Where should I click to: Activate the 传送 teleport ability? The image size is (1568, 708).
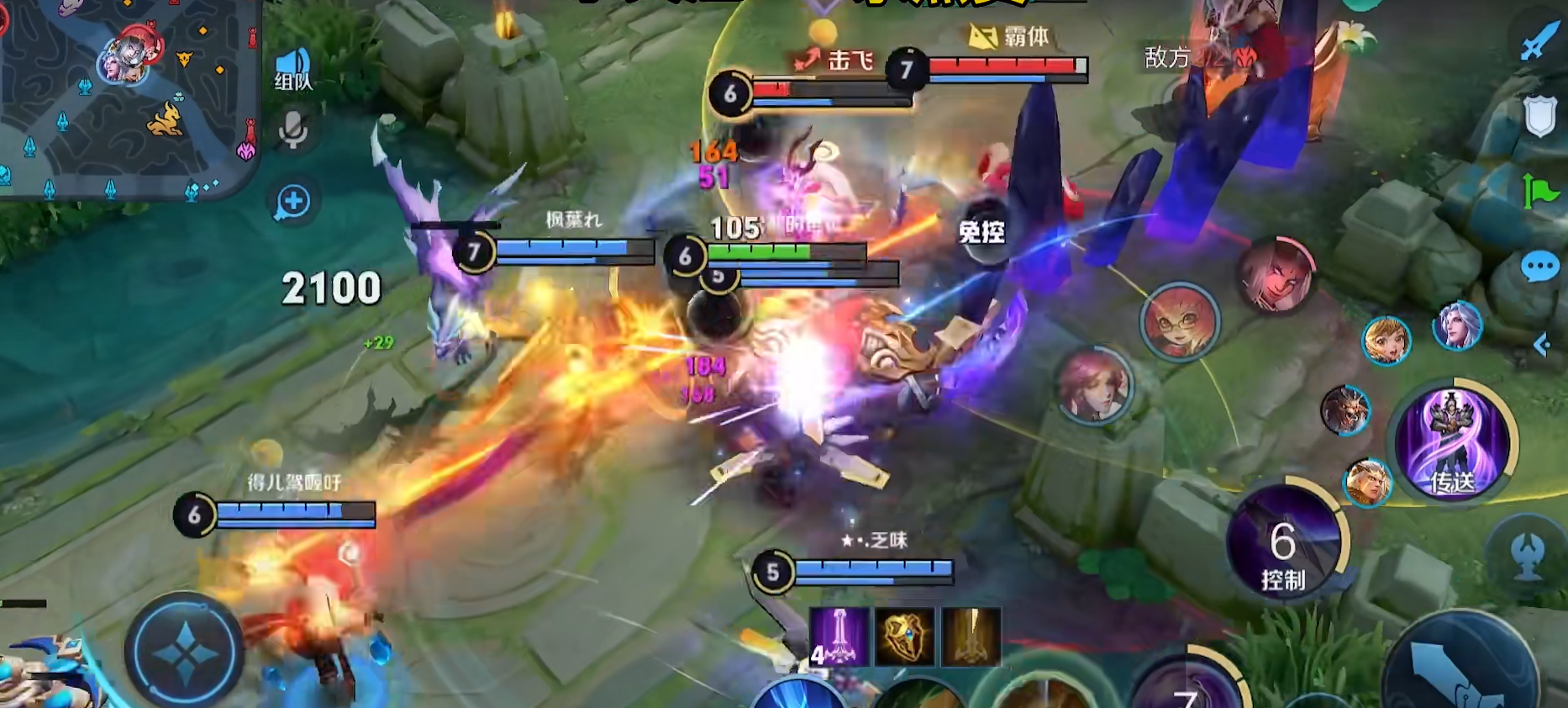point(1453,443)
